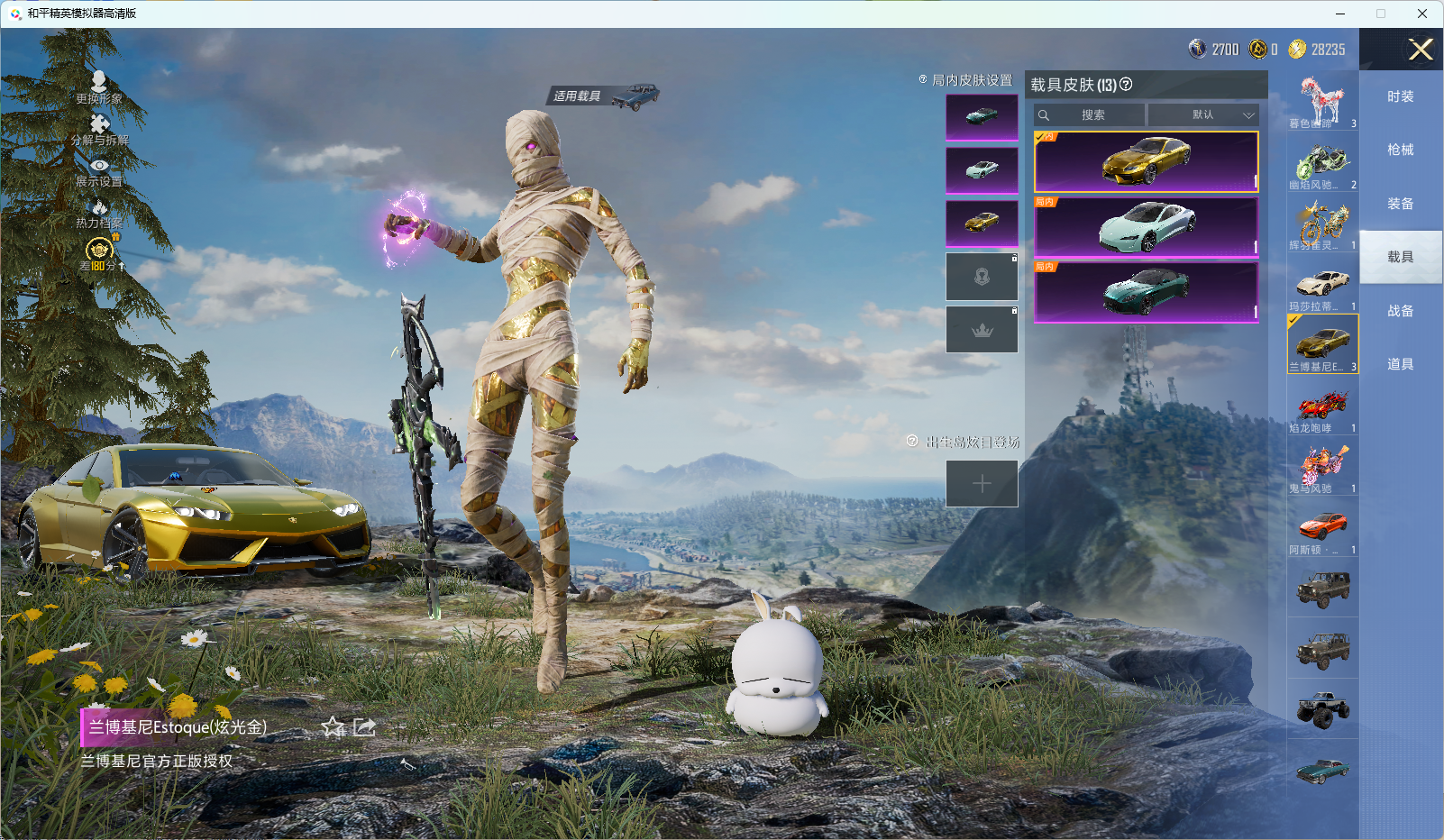
Task: Switch to the 时装 category tab
Action: tap(1400, 97)
